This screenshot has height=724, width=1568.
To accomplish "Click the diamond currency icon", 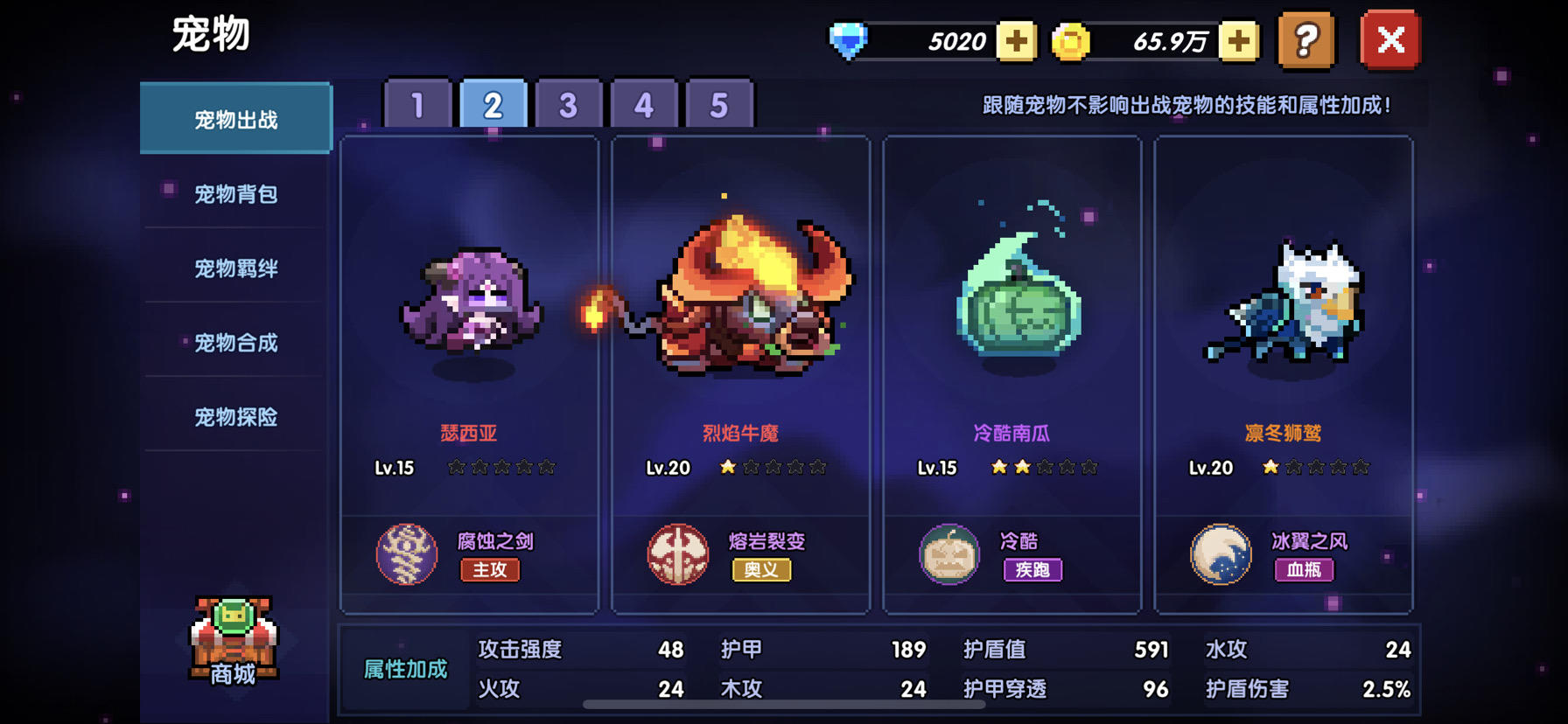I will [x=847, y=40].
